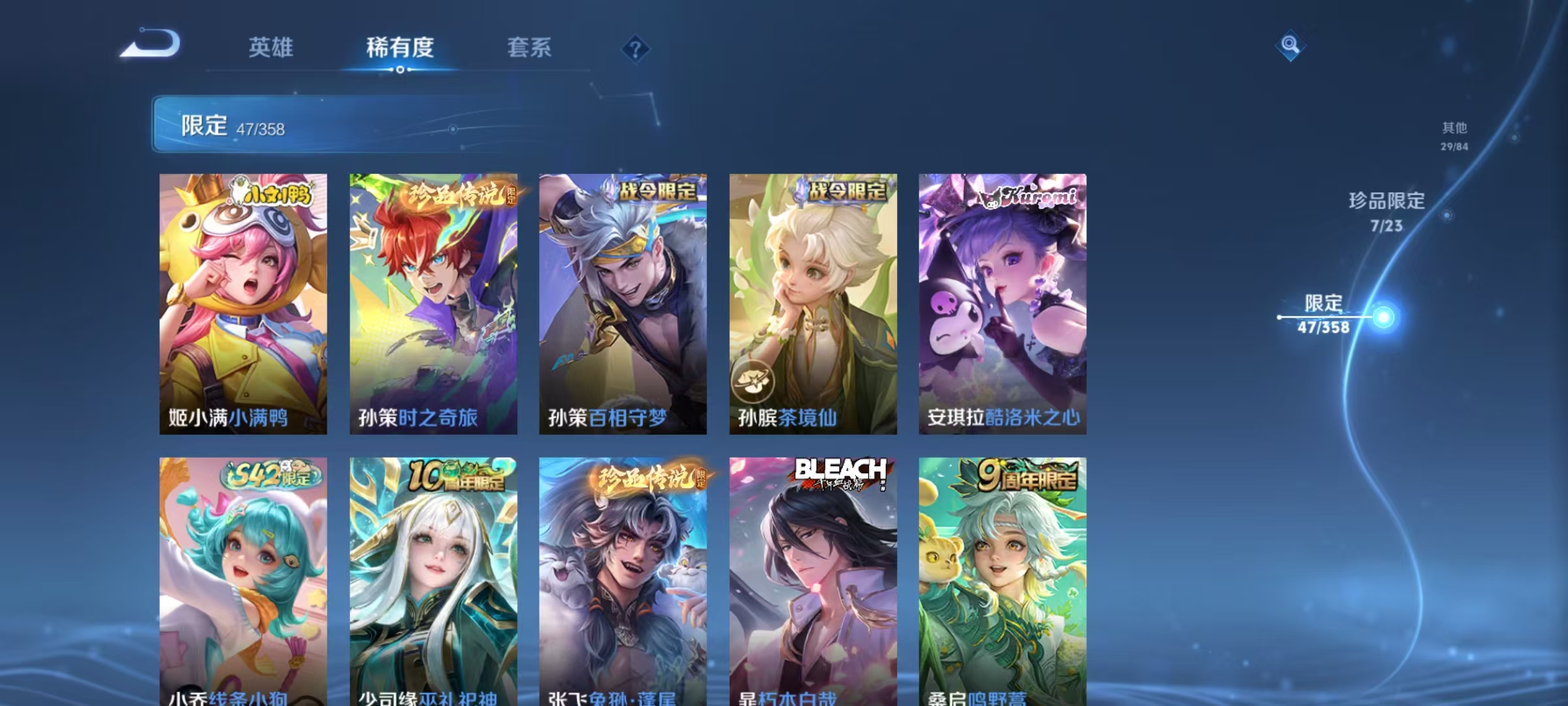
Task: Select the 稀有度 tab
Action: (x=401, y=48)
